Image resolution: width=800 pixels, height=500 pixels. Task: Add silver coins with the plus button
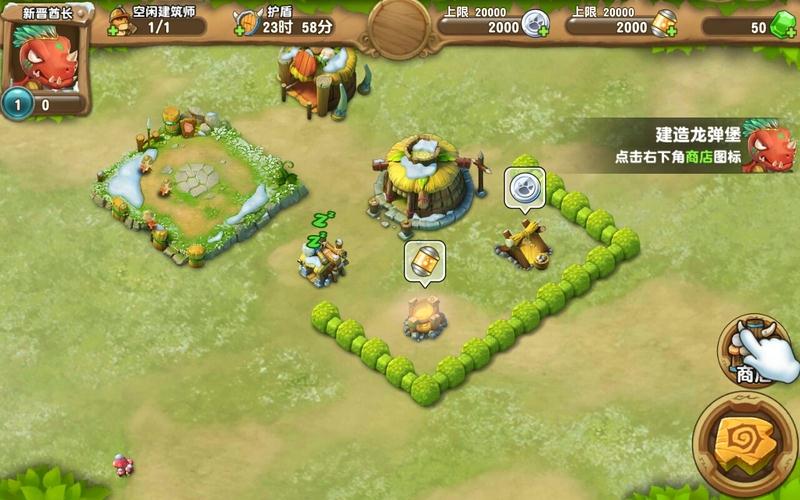[543, 31]
